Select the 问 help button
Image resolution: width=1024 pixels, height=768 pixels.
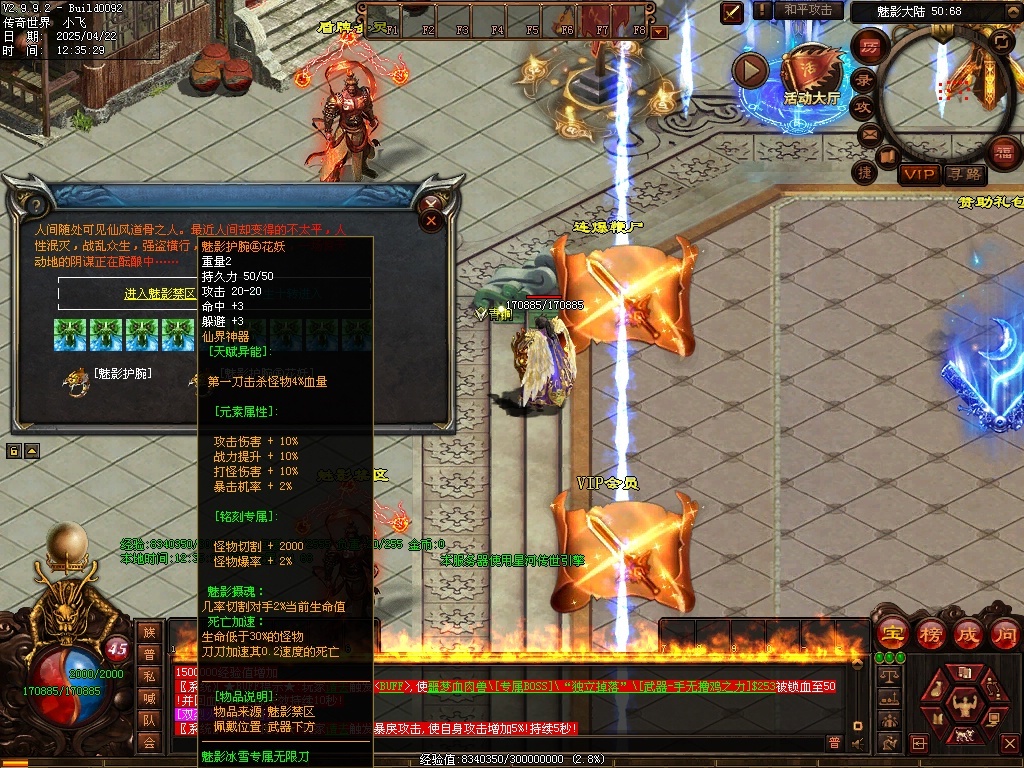point(1004,633)
